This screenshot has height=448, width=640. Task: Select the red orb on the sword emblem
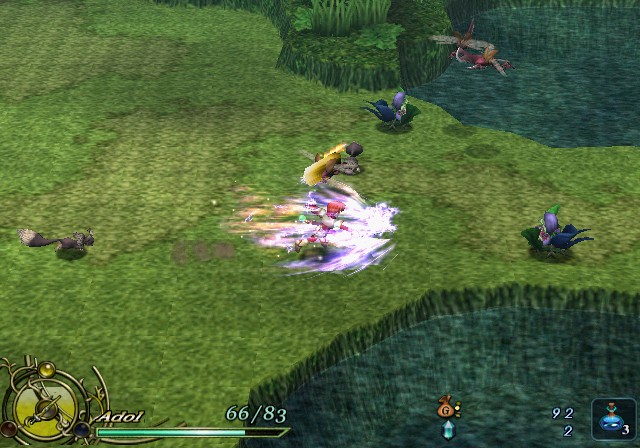pyautogui.click(x=9, y=429)
